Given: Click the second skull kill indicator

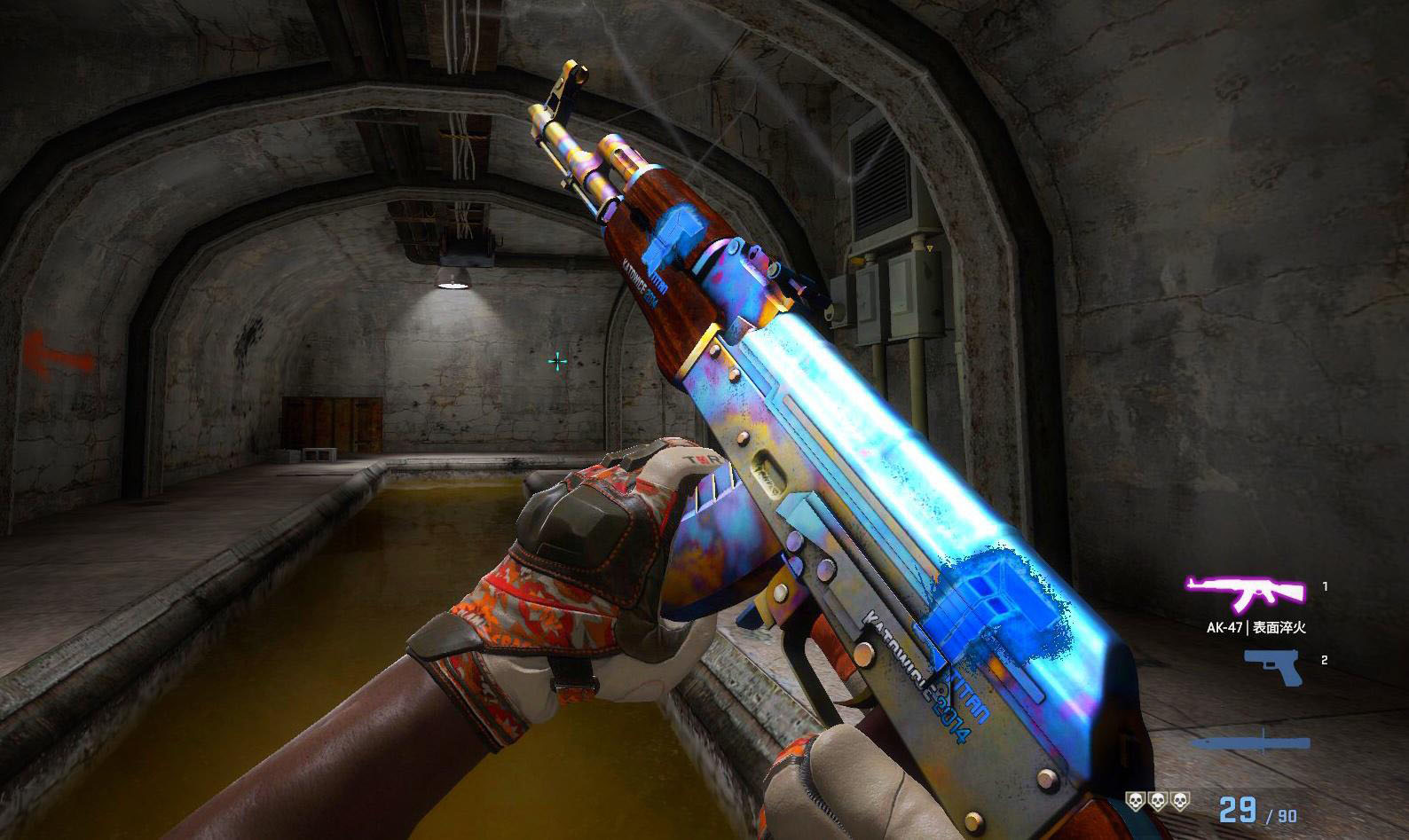Looking at the screenshot, I should (1156, 803).
